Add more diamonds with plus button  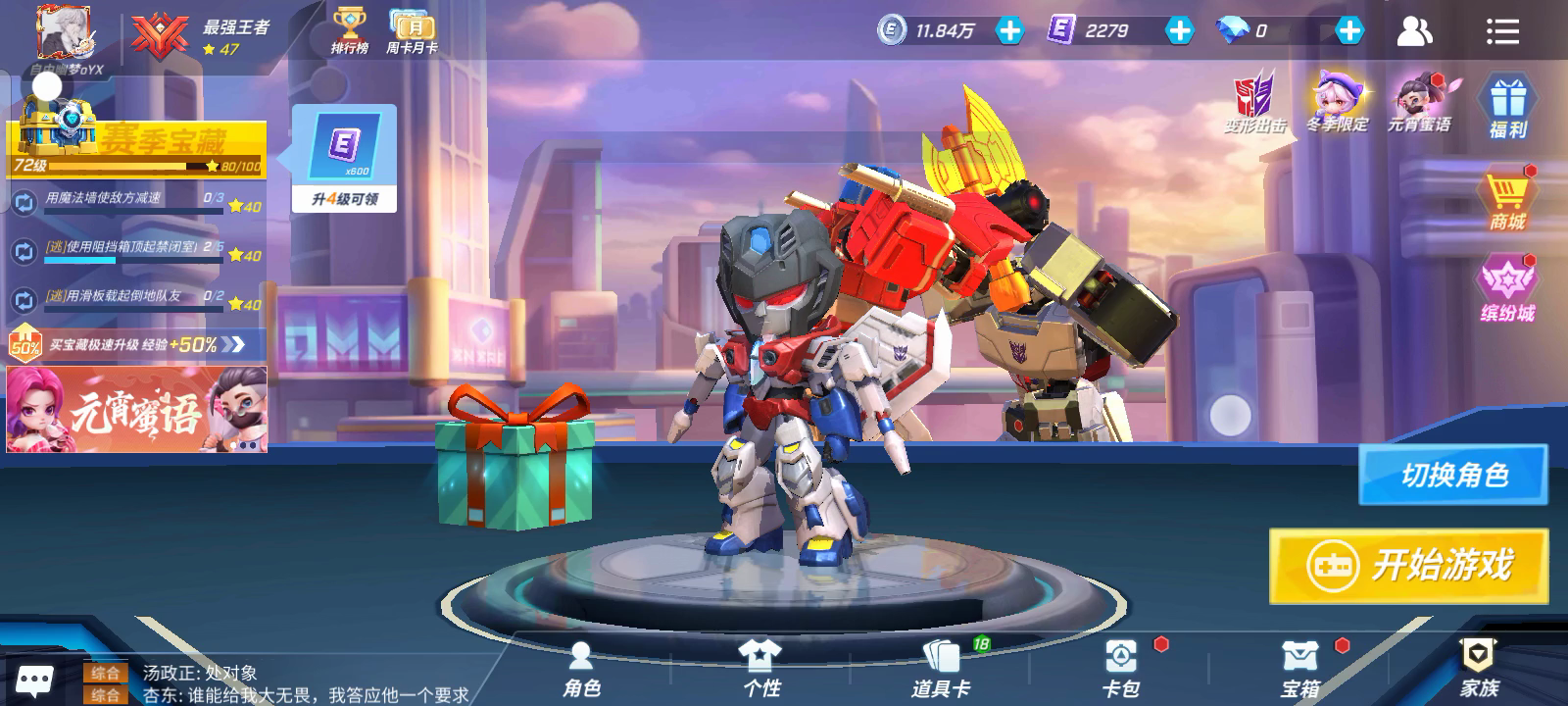tap(1349, 30)
